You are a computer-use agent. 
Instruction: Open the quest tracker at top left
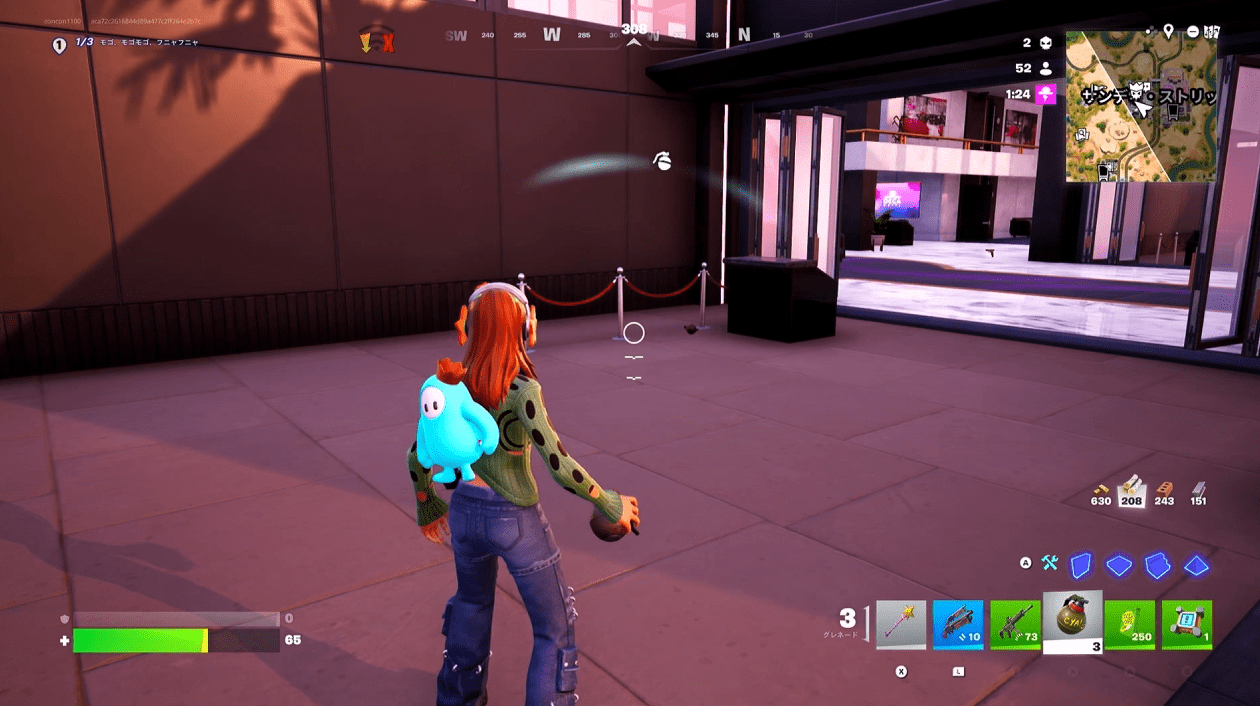pos(59,44)
